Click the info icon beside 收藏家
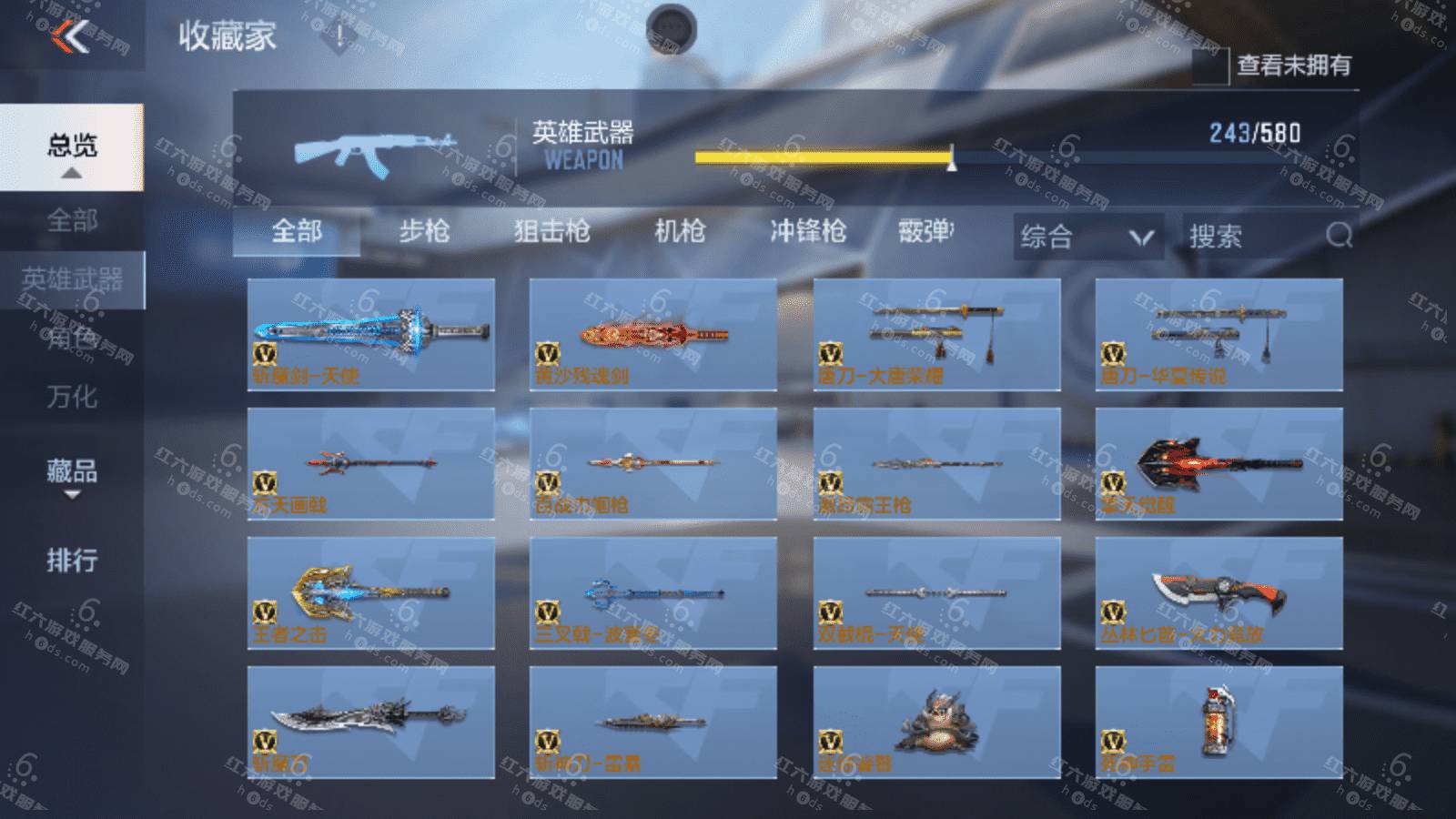Image resolution: width=1456 pixels, height=819 pixels. pos(339,37)
